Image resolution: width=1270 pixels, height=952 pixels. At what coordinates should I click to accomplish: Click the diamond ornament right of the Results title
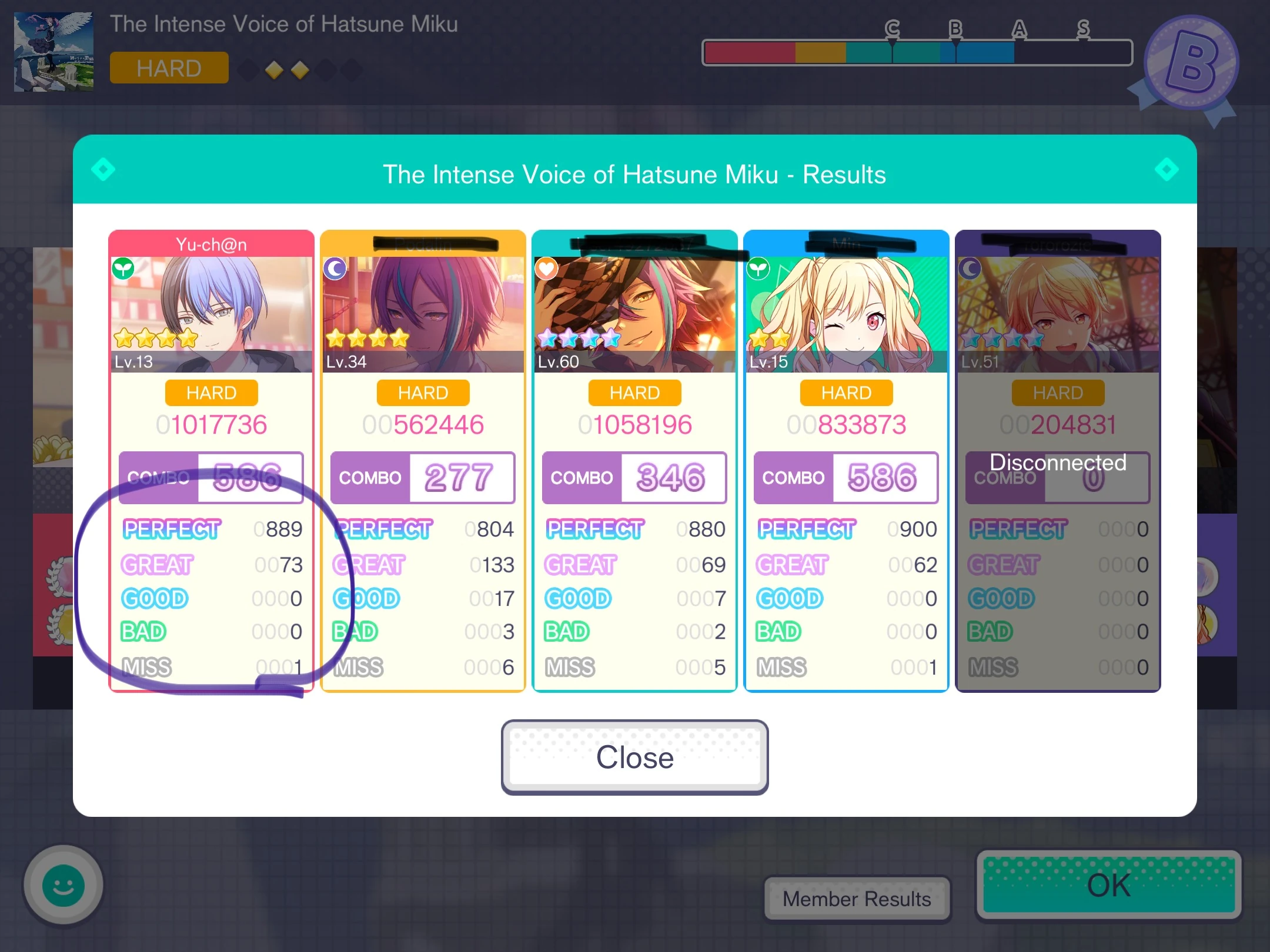1167,169
